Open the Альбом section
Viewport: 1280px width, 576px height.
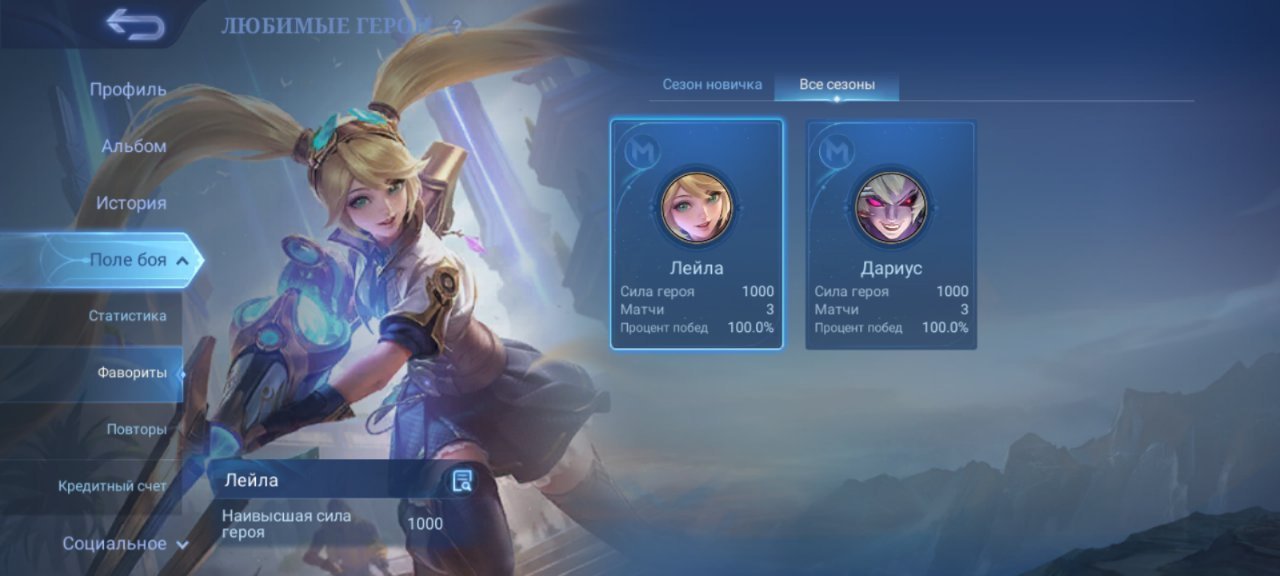(133, 146)
